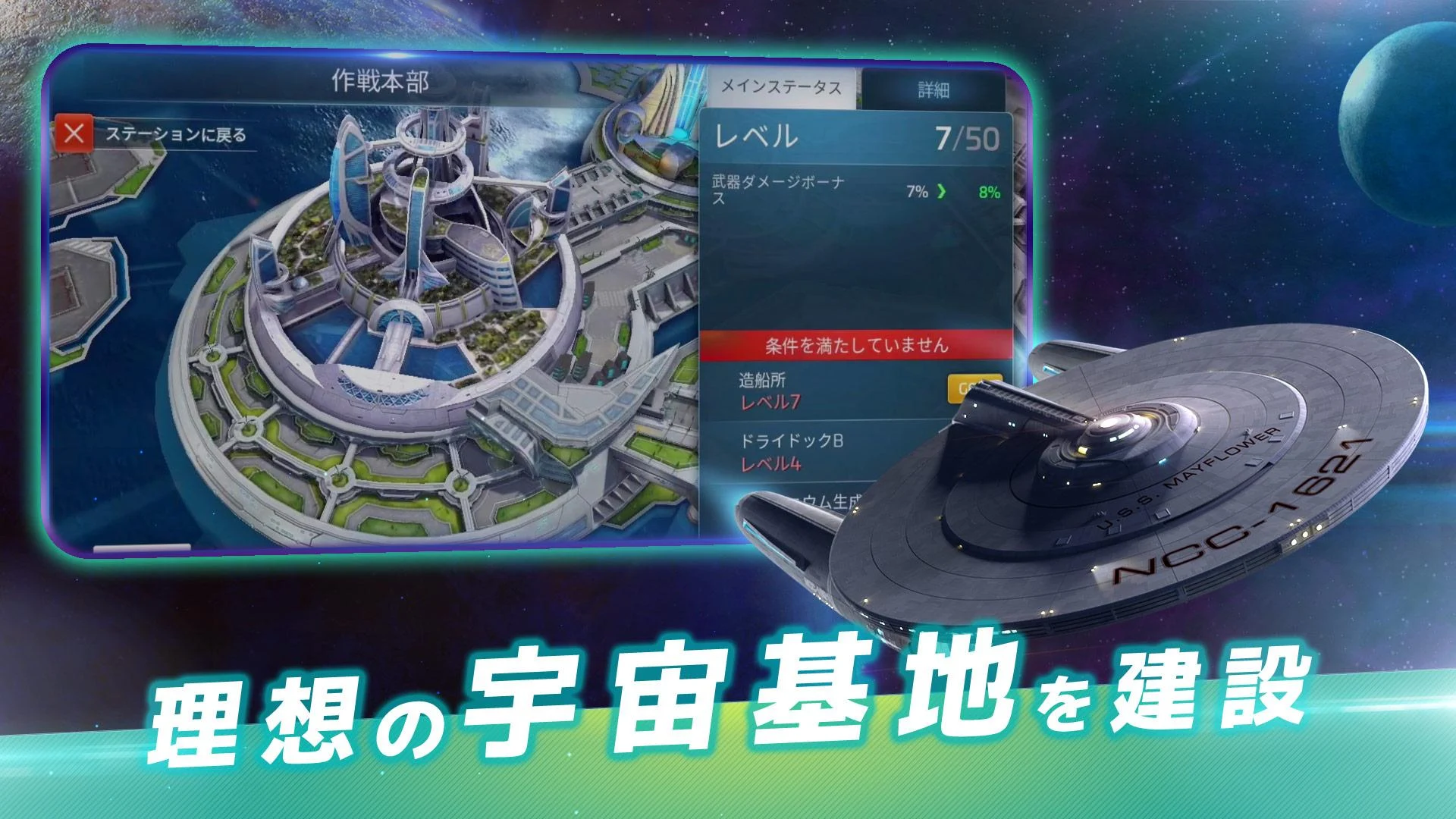Close with the red X station icon
This screenshot has width=1456, height=819.
point(76,133)
